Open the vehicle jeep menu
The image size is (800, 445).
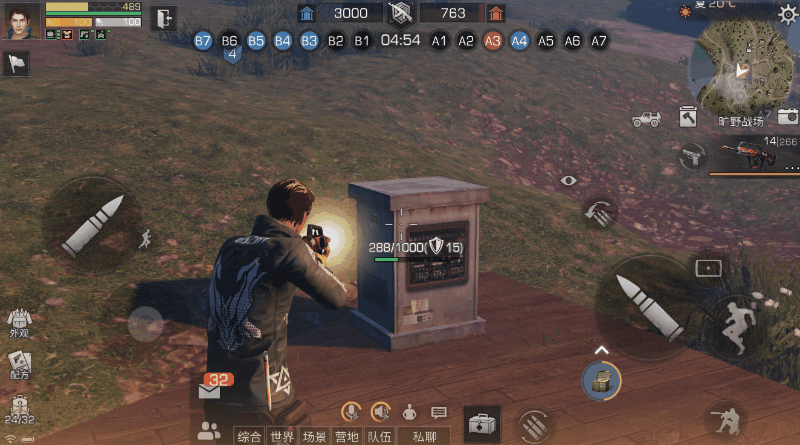pyautogui.click(x=646, y=119)
